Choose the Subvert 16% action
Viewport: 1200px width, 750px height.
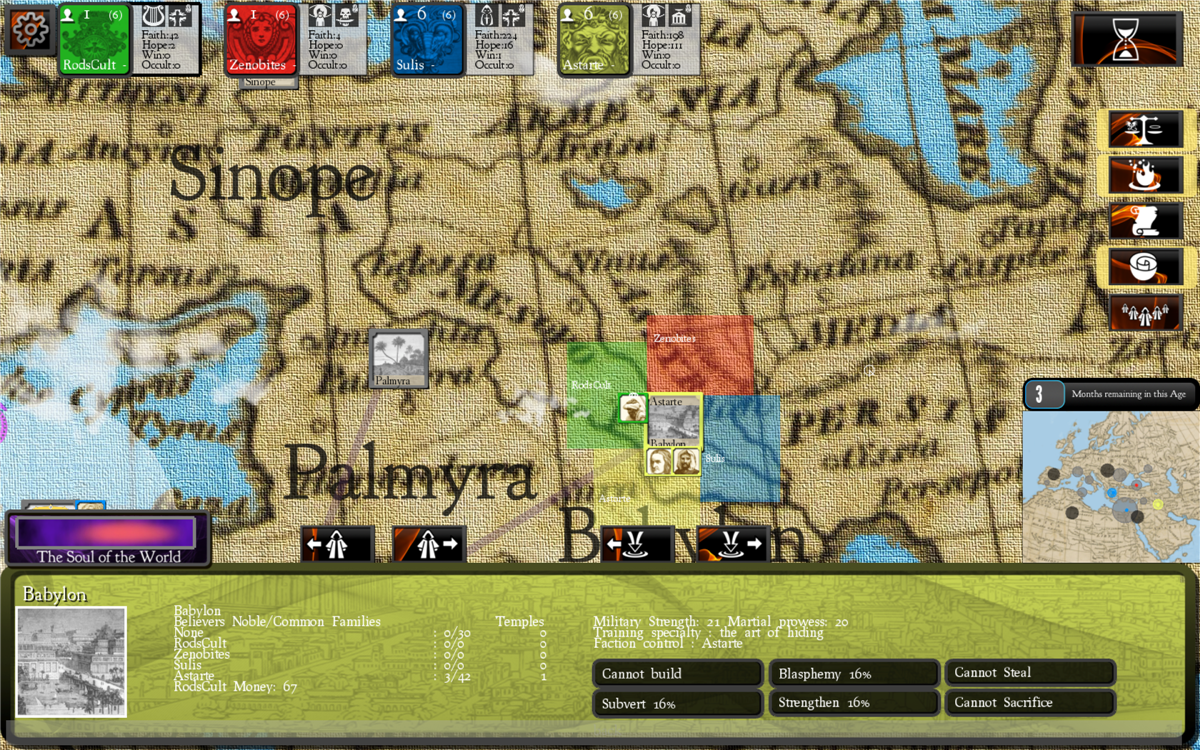(x=677, y=703)
